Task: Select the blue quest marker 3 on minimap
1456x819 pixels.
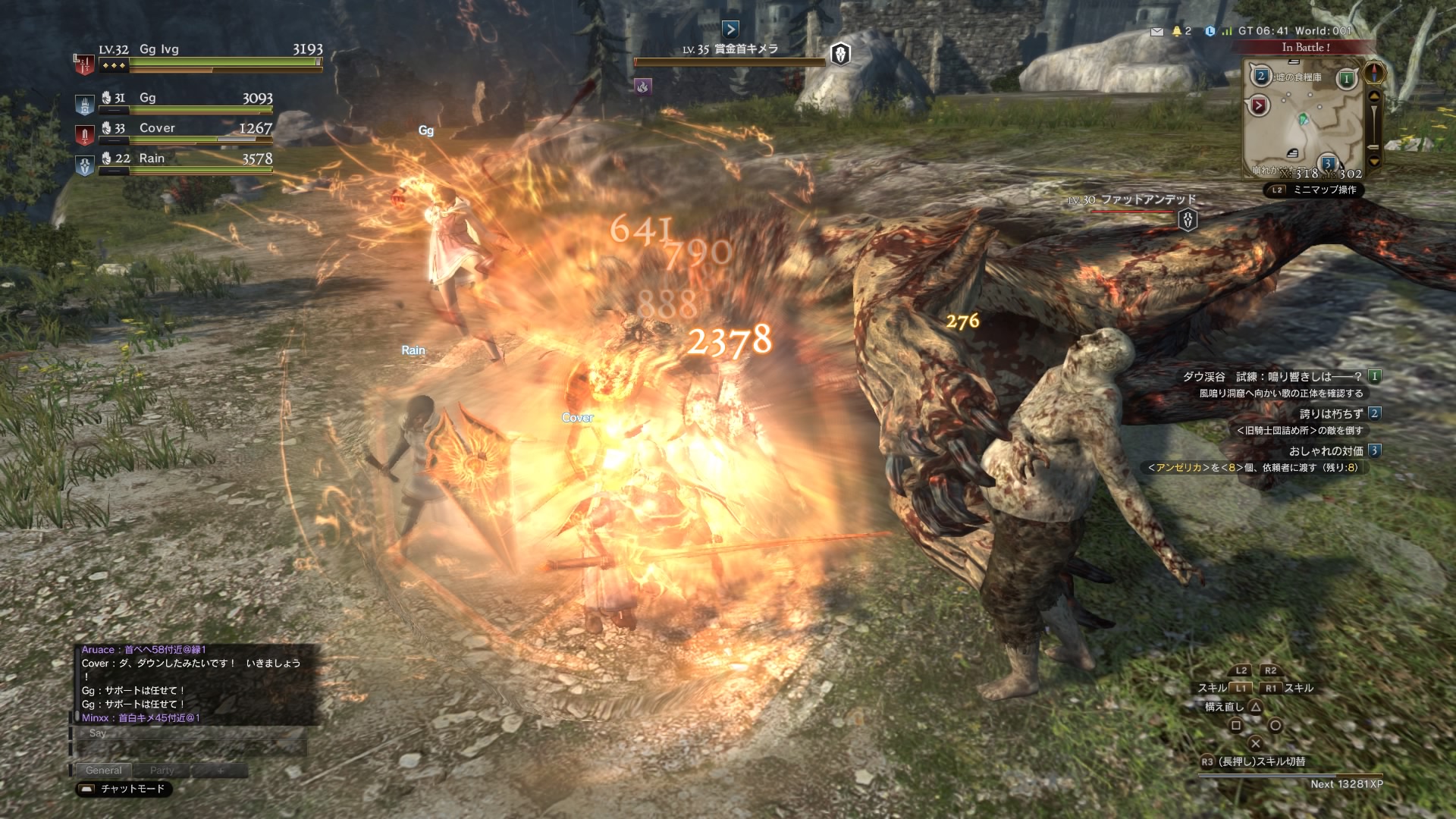Action: pyautogui.click(x=1328, y=163)
